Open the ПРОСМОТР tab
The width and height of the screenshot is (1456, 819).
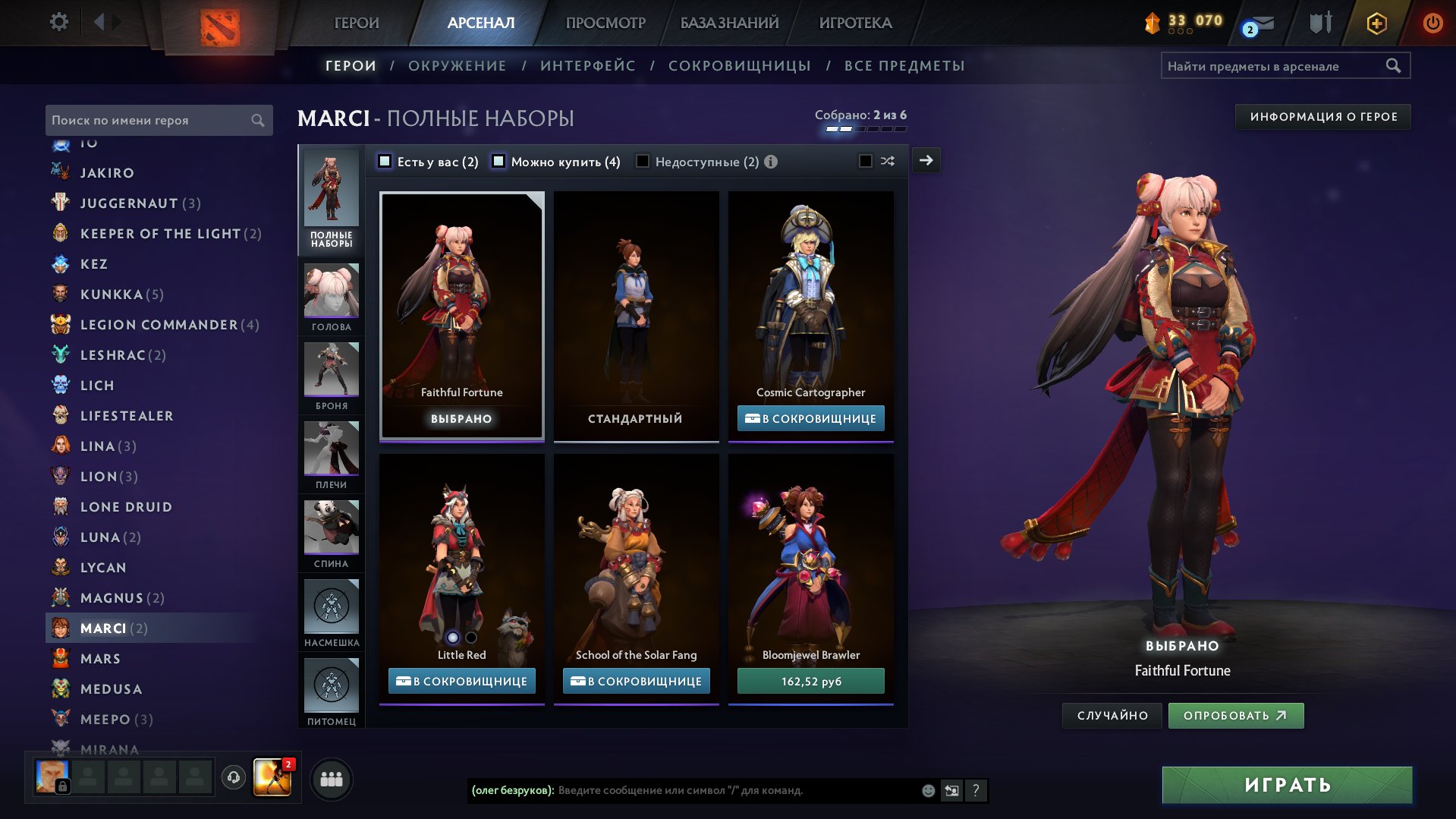pyautogui.click(x=605, y=23)
